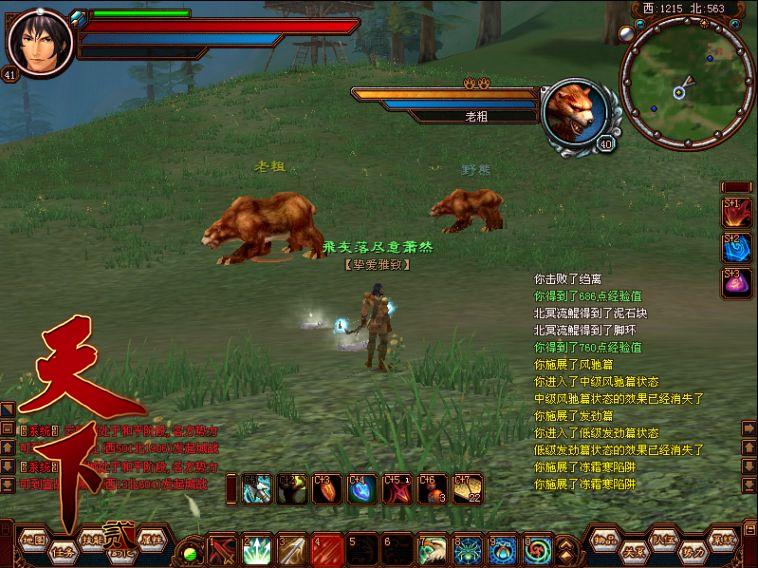Open the circular minimap
Image resolution: width=758 pixels, height=568 pixels.
coord(685,82)
